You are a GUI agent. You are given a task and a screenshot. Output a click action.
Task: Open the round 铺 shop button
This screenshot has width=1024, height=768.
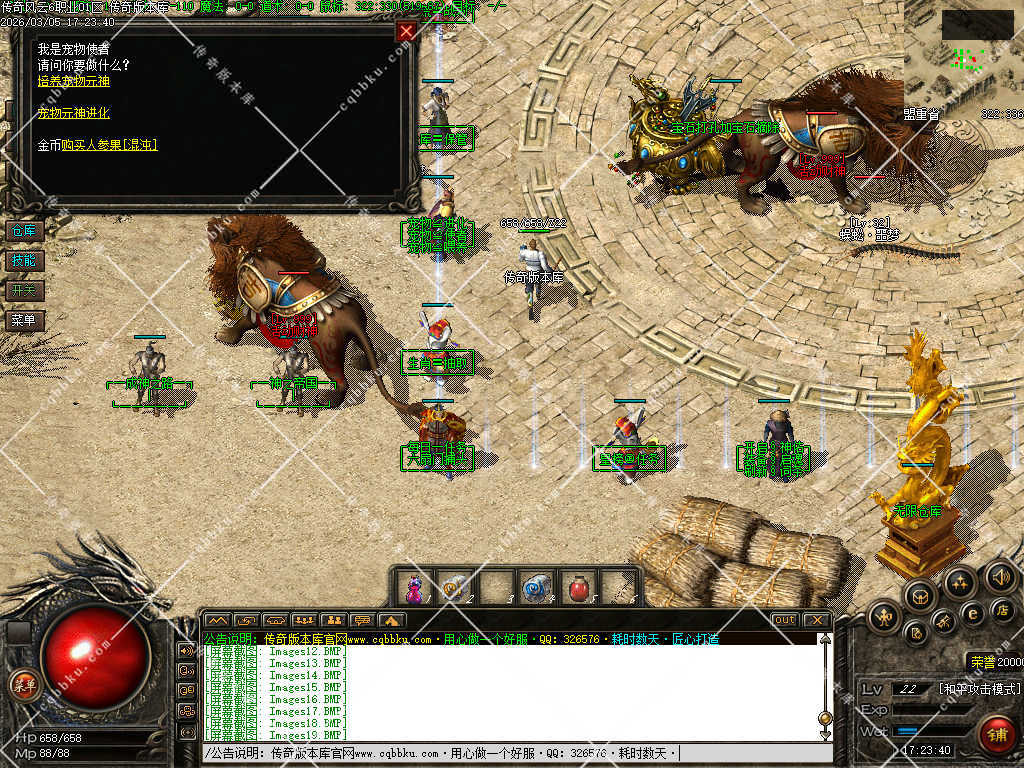click(x=996, y=734)
